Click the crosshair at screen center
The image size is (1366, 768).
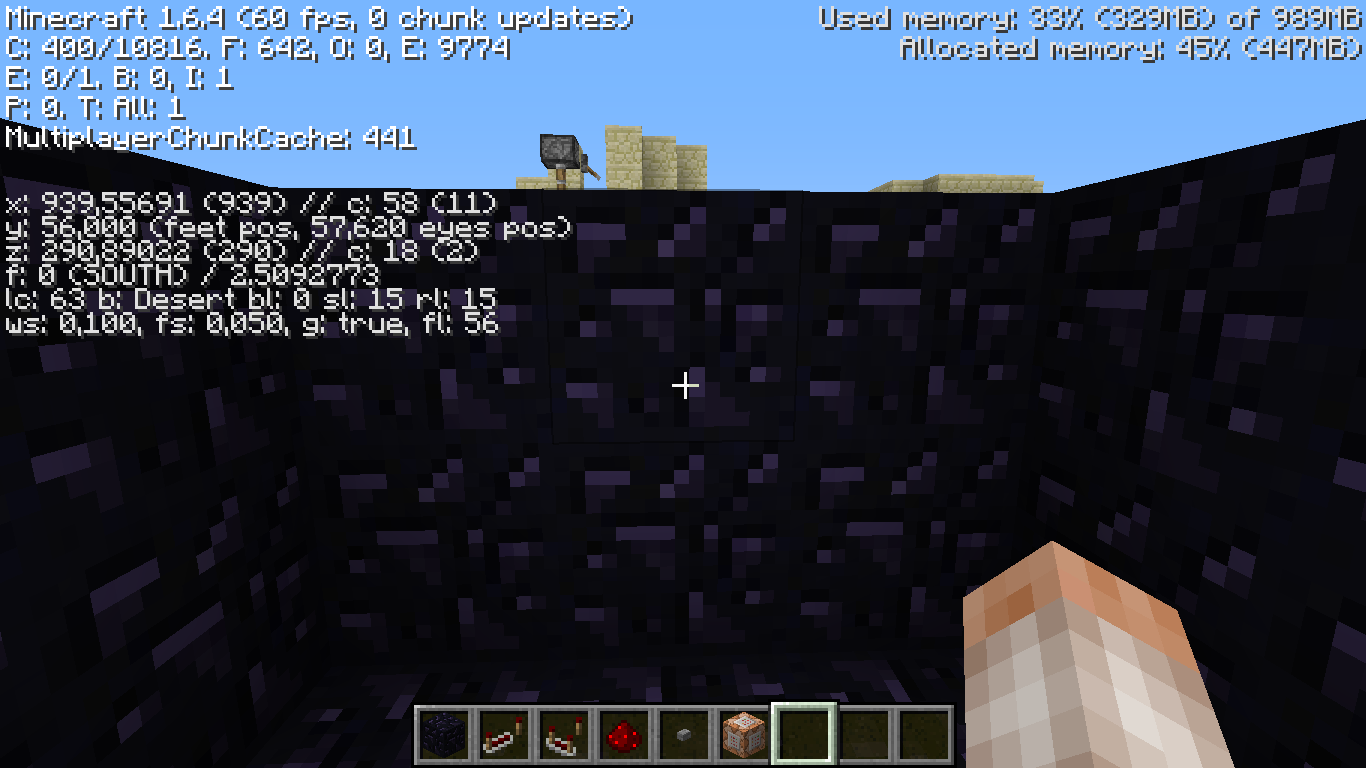tap(684, 384)
